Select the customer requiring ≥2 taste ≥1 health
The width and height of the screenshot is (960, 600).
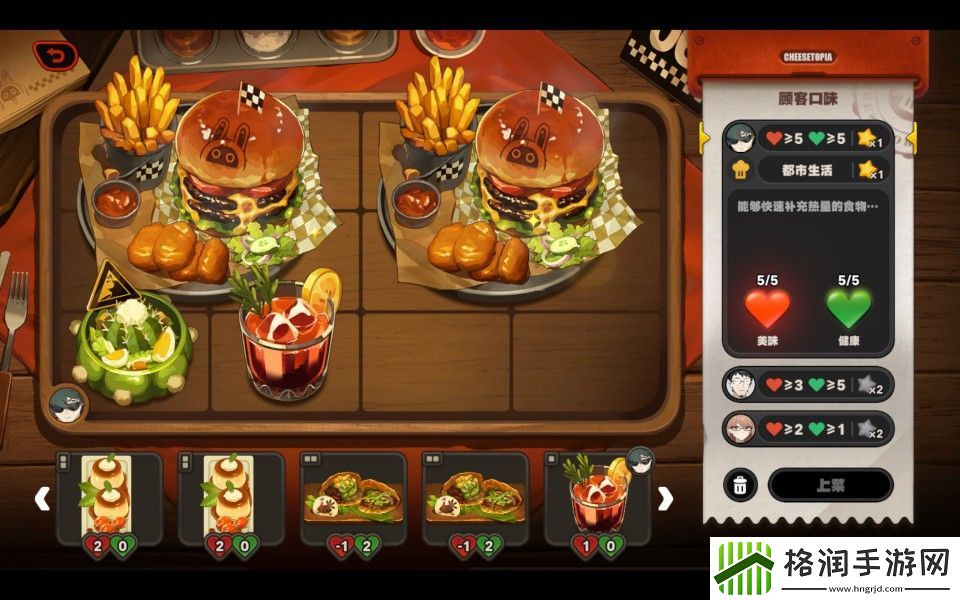808,429
